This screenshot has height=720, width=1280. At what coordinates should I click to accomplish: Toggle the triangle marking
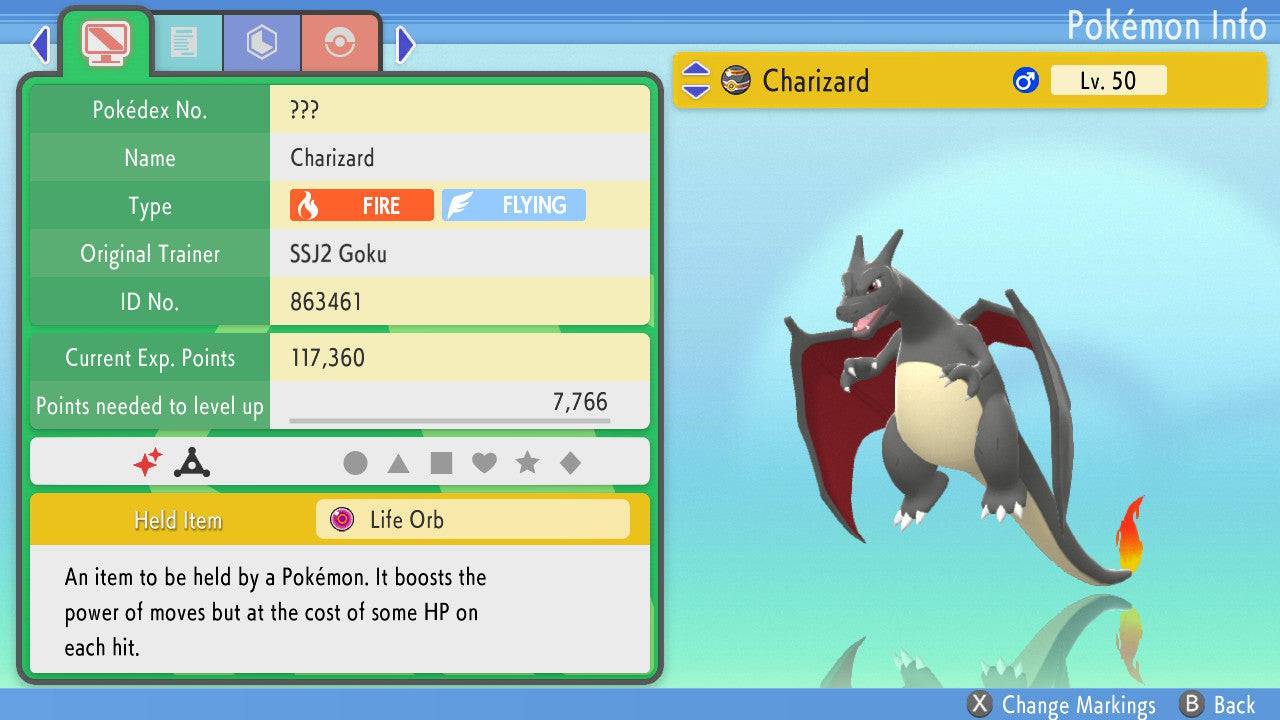[398, 463]
